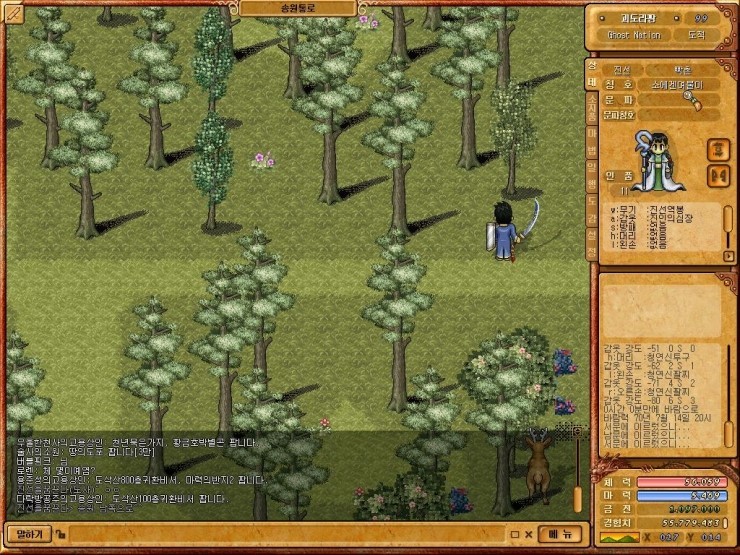Open the 설정 settings tab
Image resolution: width=740 pixels, height=555 pixels.
coord(592,240)
